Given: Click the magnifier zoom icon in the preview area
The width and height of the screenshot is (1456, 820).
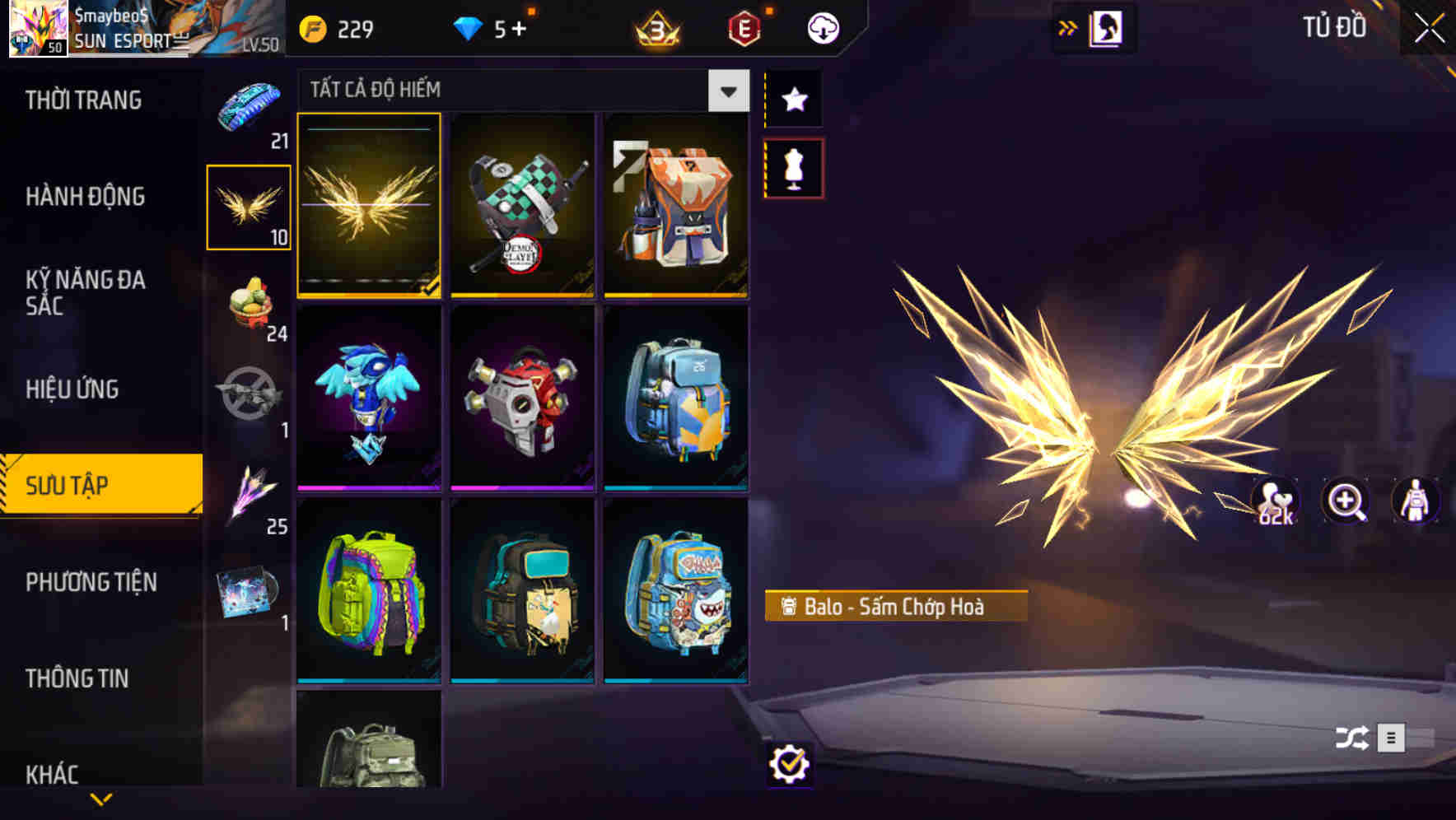Looking at the screenshot, I should pos(1345,501).
